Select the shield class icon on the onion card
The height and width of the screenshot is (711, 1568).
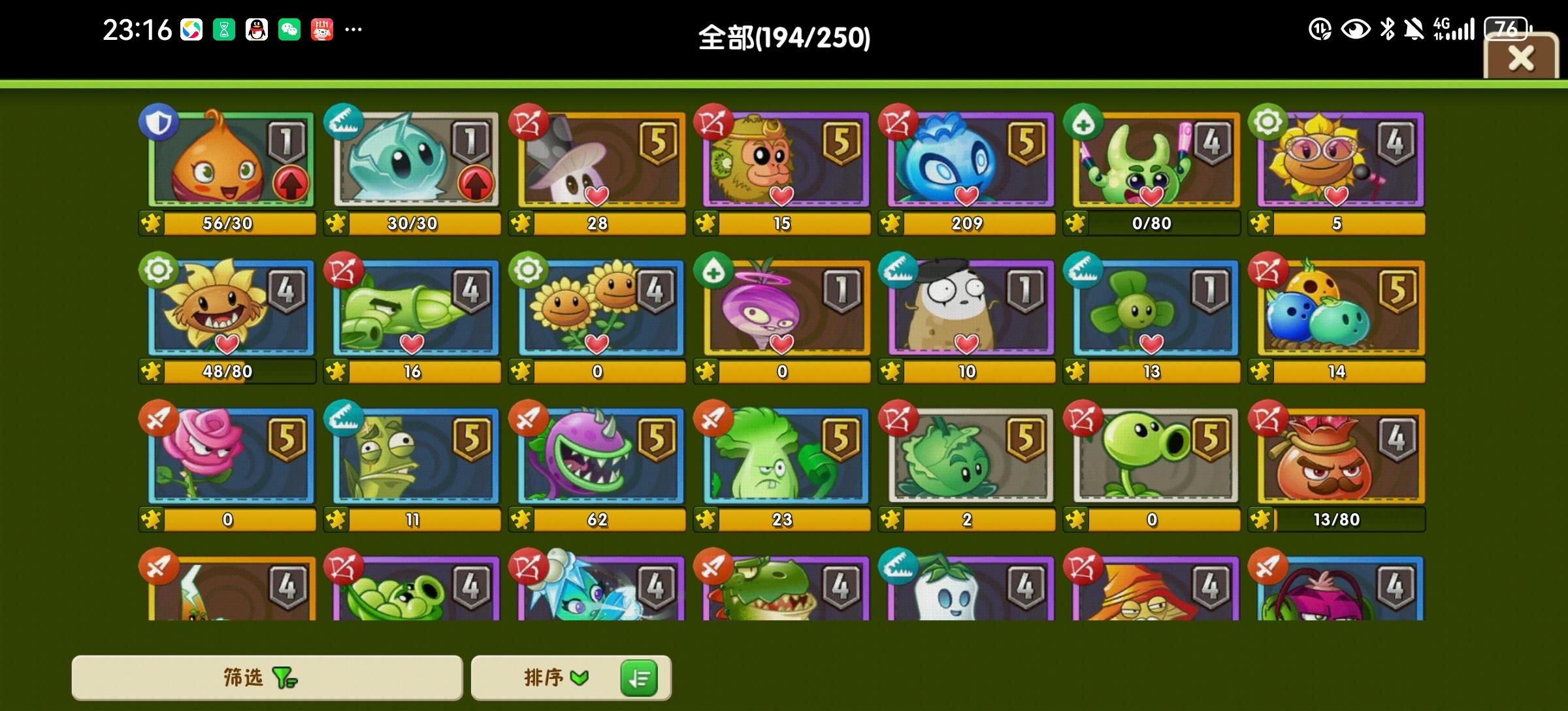(157, 123)
